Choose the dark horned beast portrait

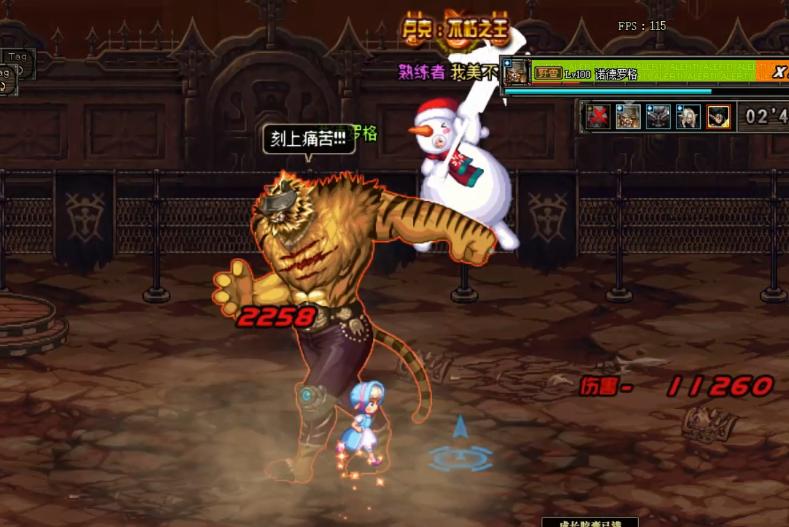(x=658, y=116)
